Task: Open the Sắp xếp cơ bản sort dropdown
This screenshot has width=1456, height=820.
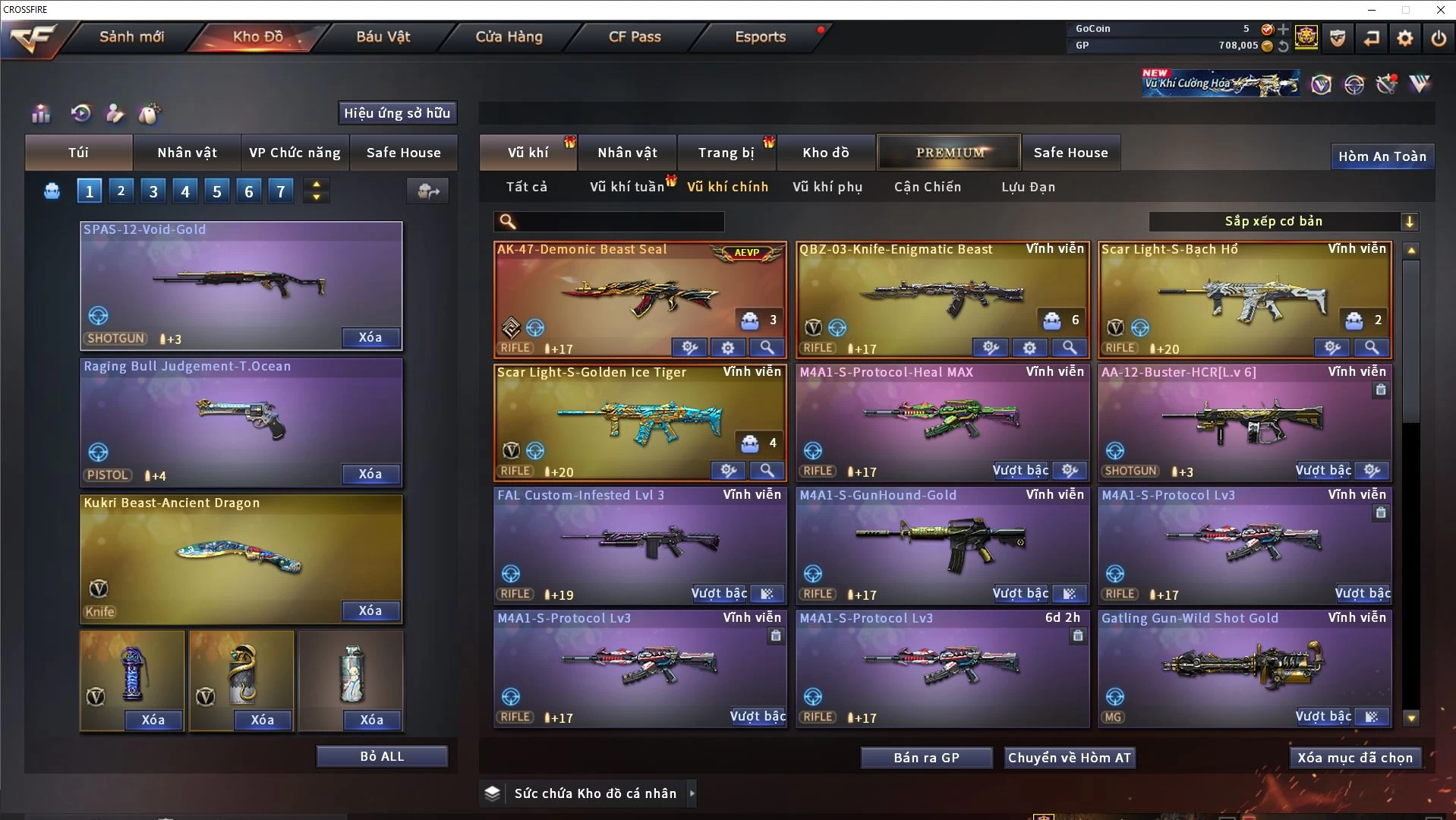Action: [1283, 221]
